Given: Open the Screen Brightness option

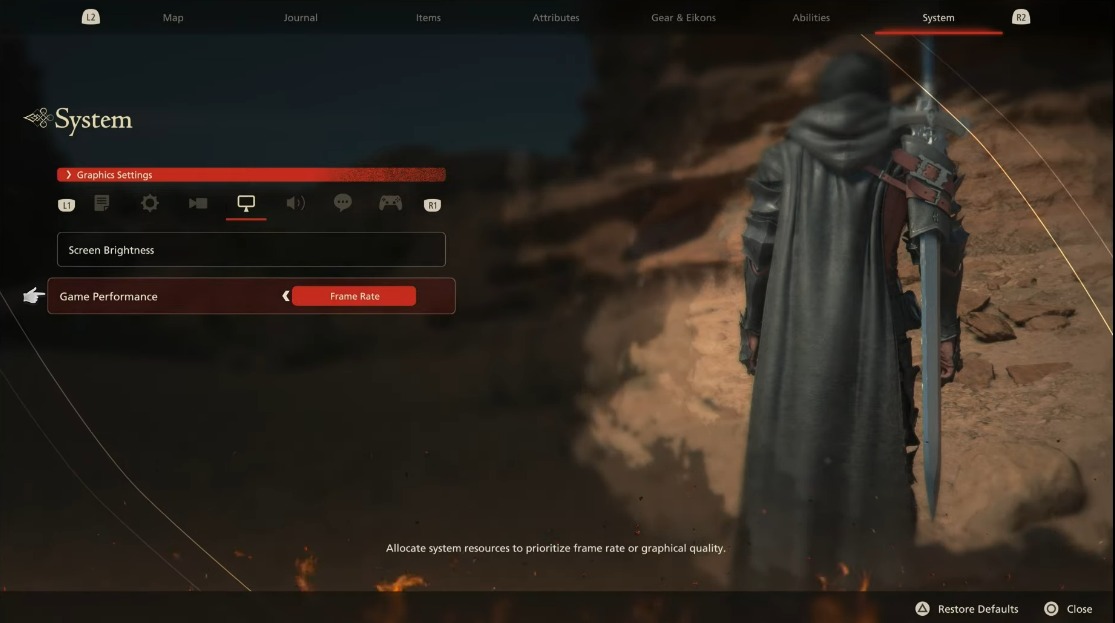Looking at the screenshot, I should (x=251, y=250).
